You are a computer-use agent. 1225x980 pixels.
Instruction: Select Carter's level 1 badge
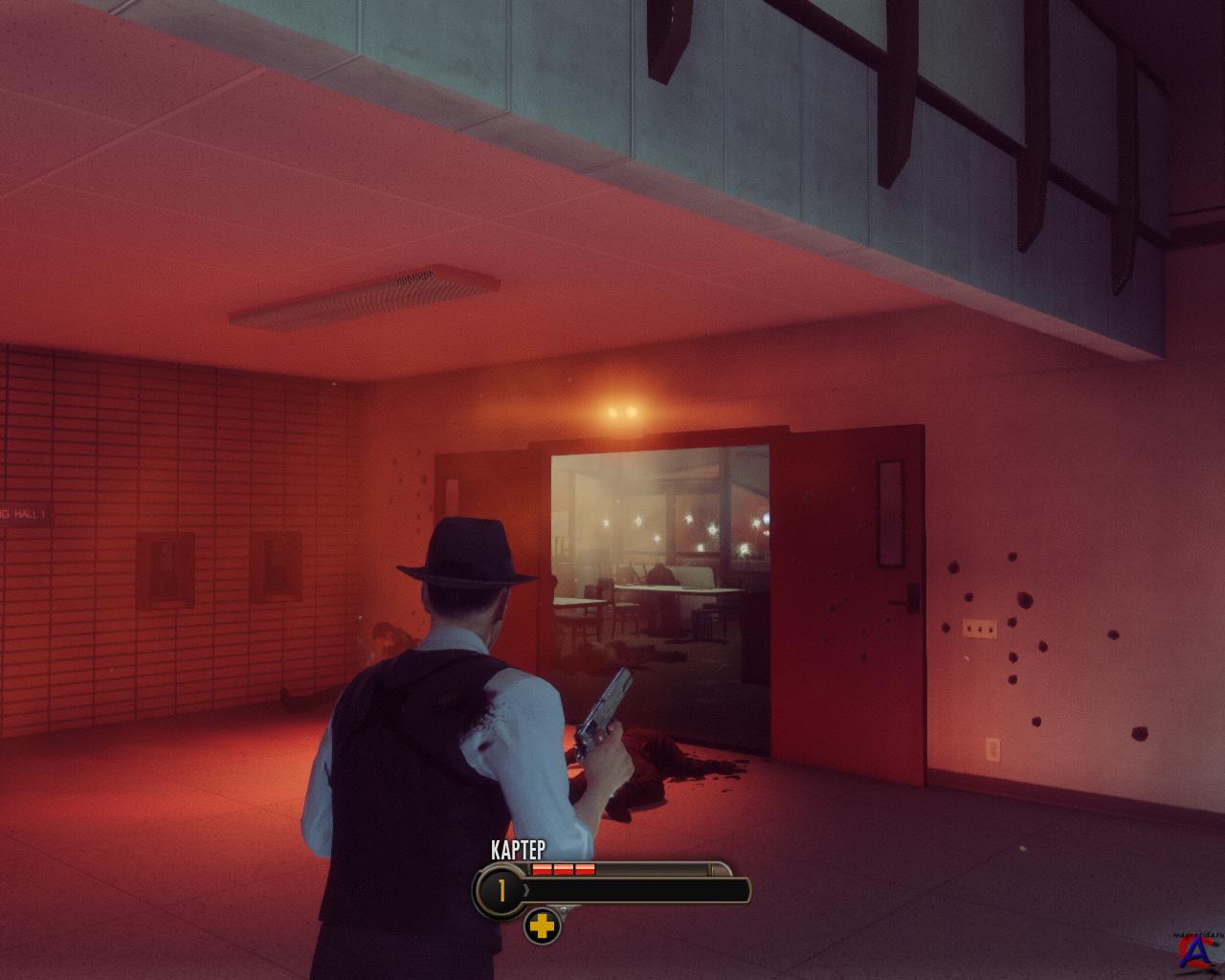click(x=500, y=892)
